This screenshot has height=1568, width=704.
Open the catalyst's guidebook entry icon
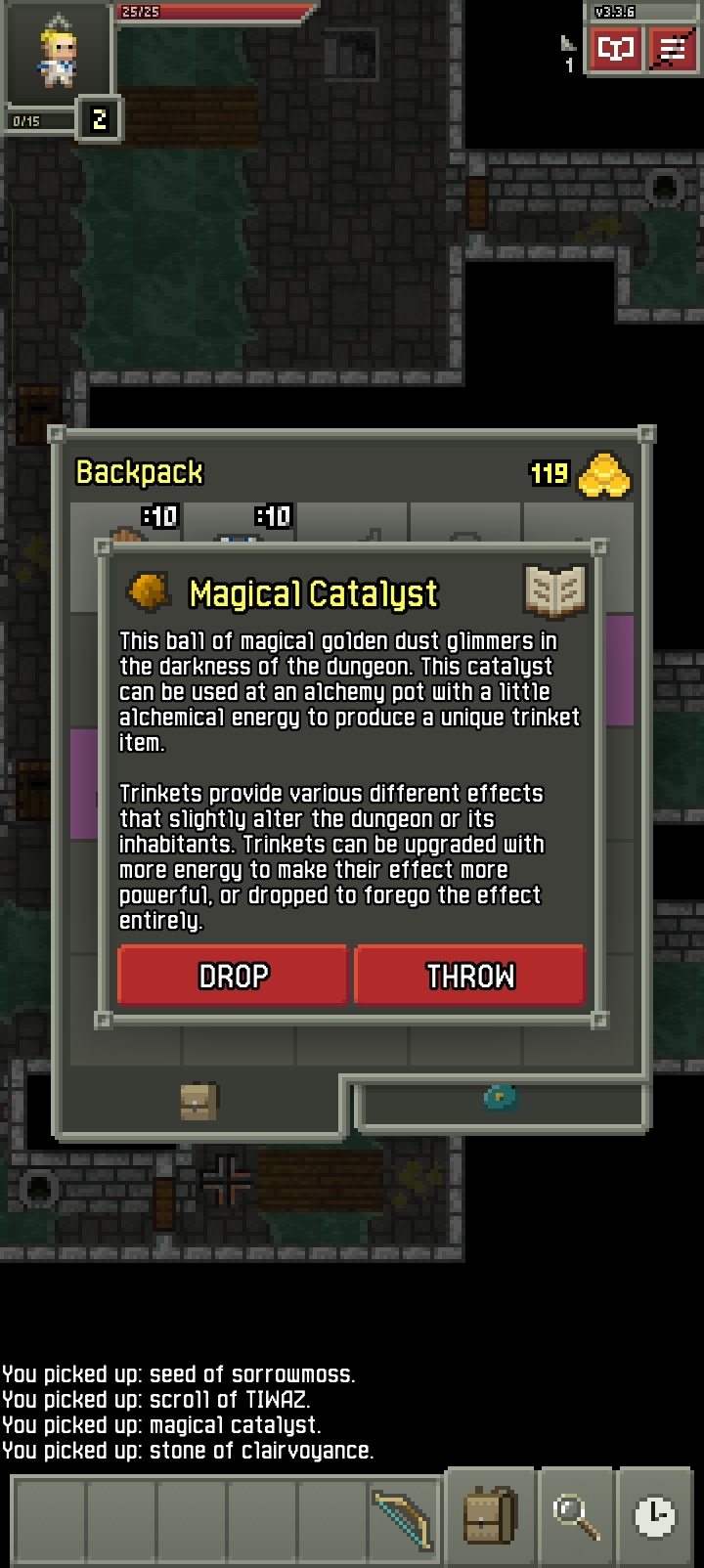[554, 591]
